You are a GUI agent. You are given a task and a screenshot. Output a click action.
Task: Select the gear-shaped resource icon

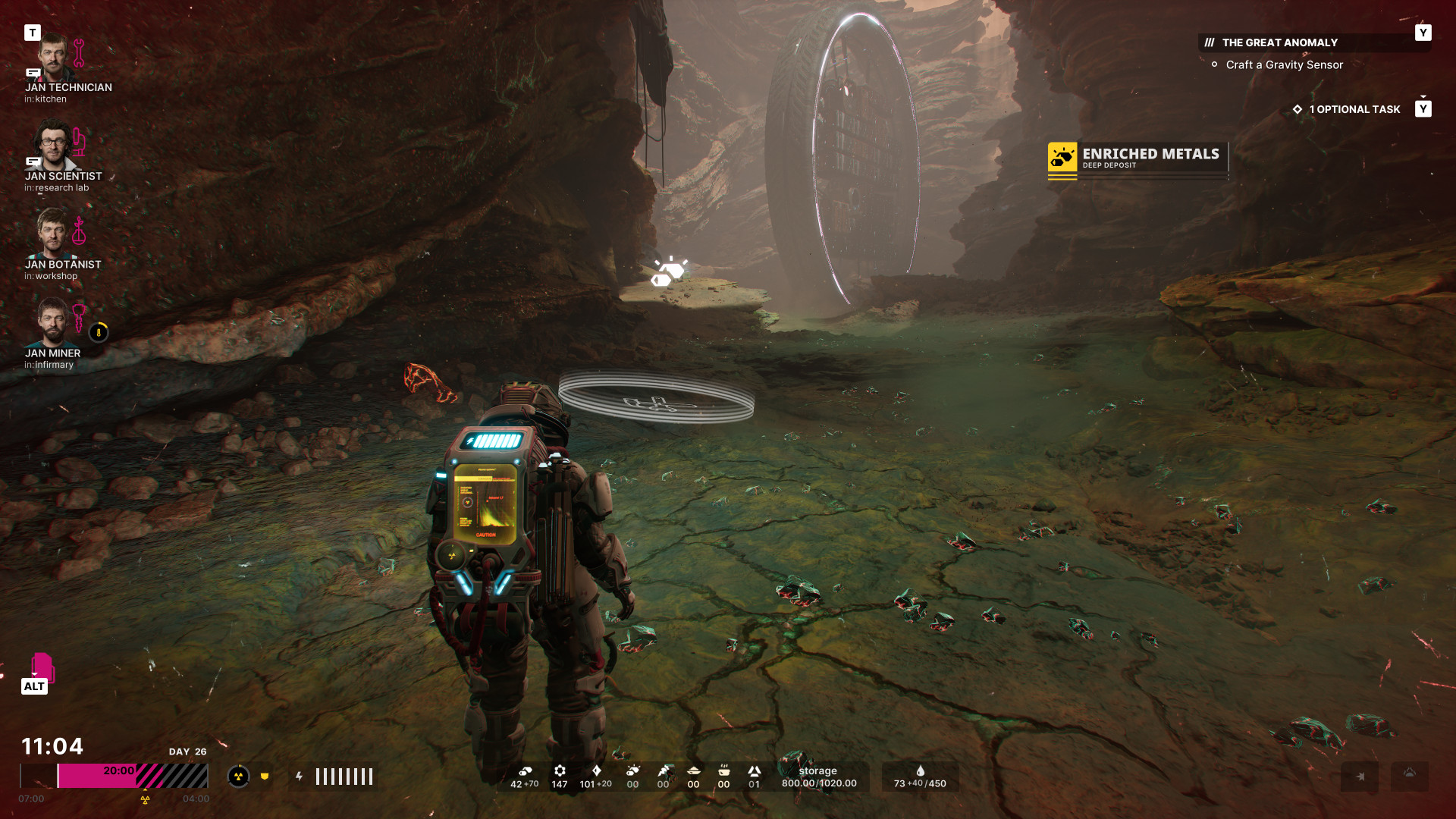pyautogui.click(x=560, y=771)
